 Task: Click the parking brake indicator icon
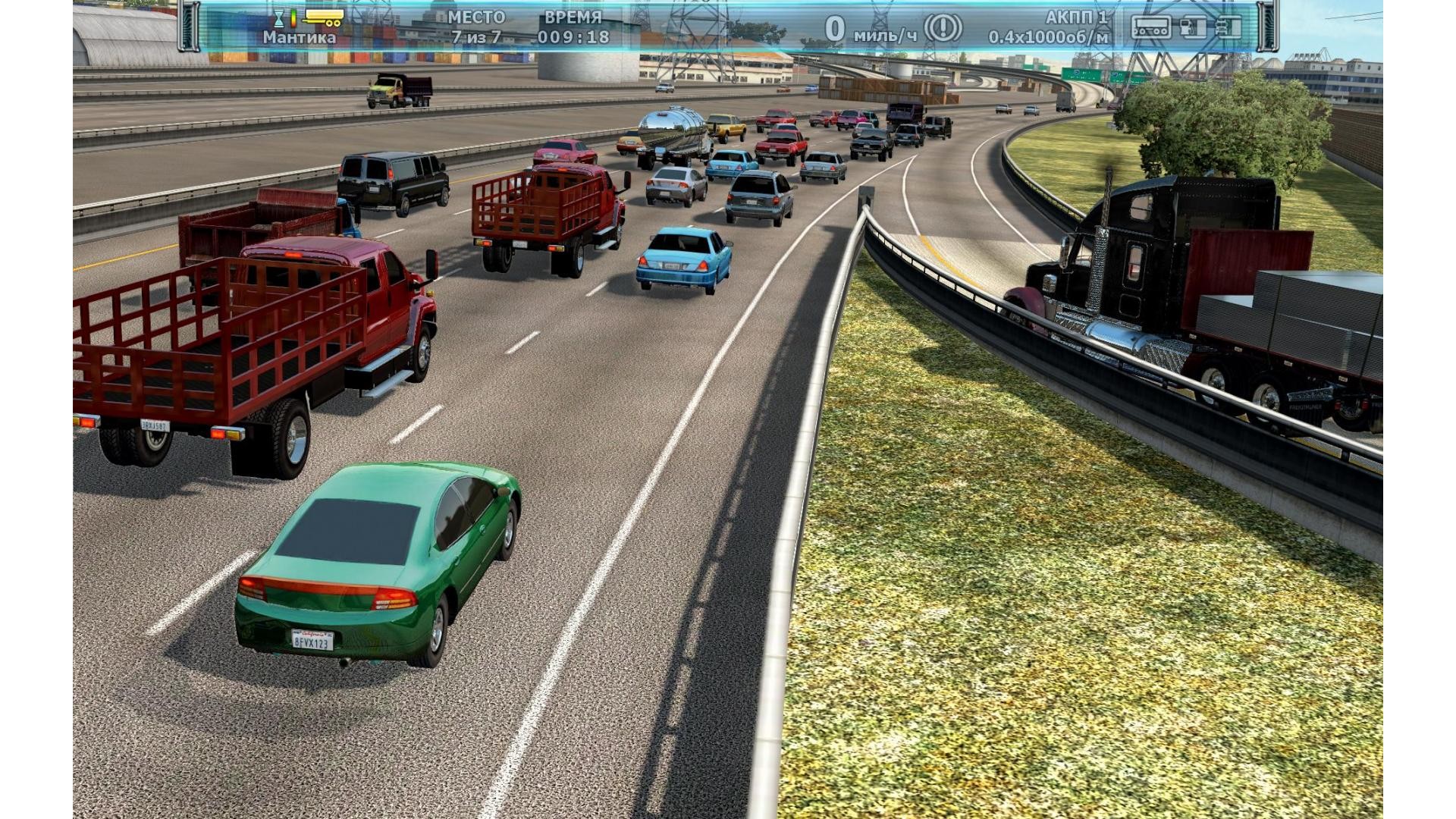click(943, 29)
